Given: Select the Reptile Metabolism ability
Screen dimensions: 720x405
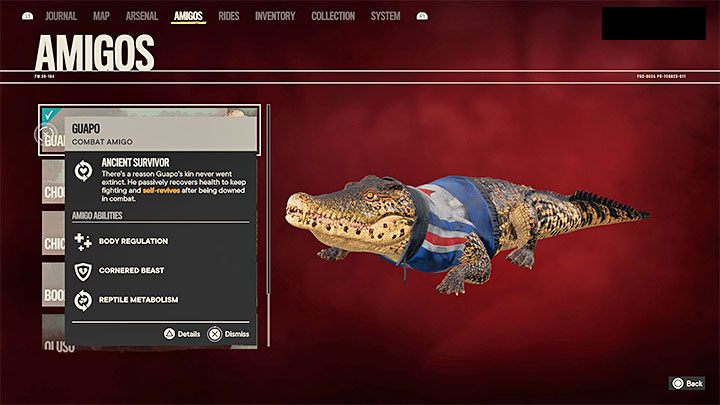Looking at the screenshot, I should [140, 299].
